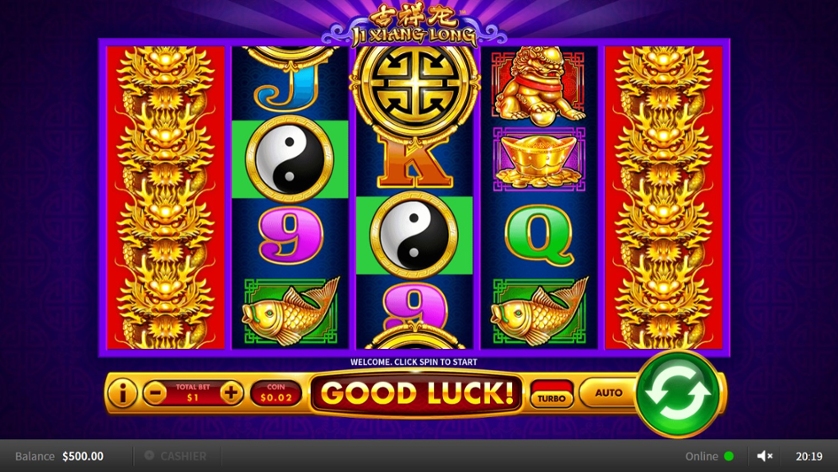Viewport: 838px width, 472px height.
Task: Activate Auto spin
Action: tap(608, 393)
